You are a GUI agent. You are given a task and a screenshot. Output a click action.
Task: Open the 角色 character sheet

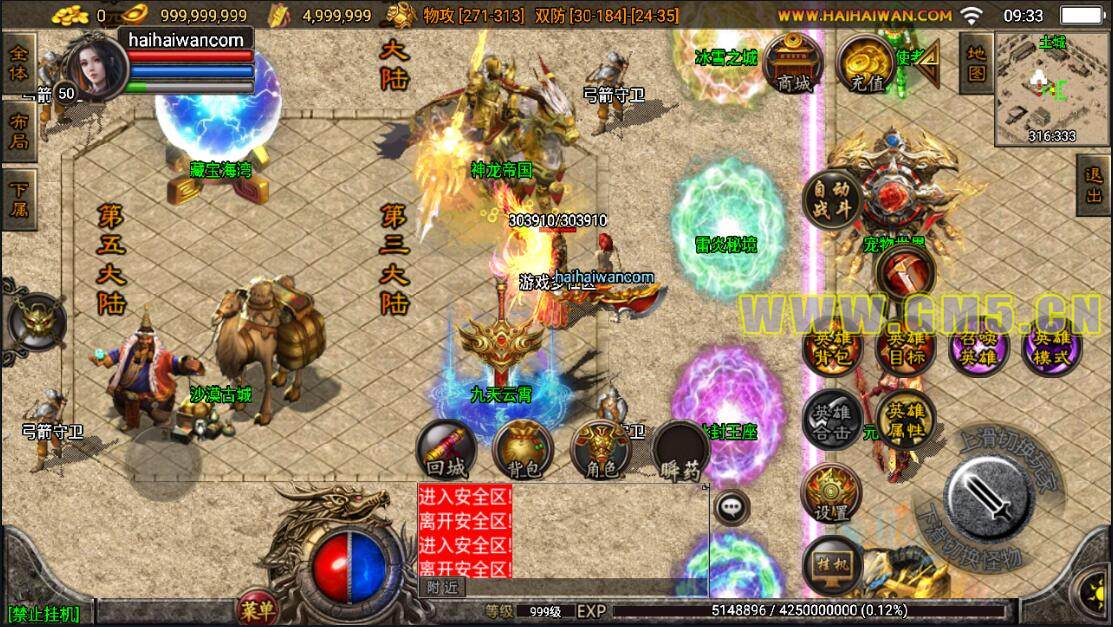600,450
